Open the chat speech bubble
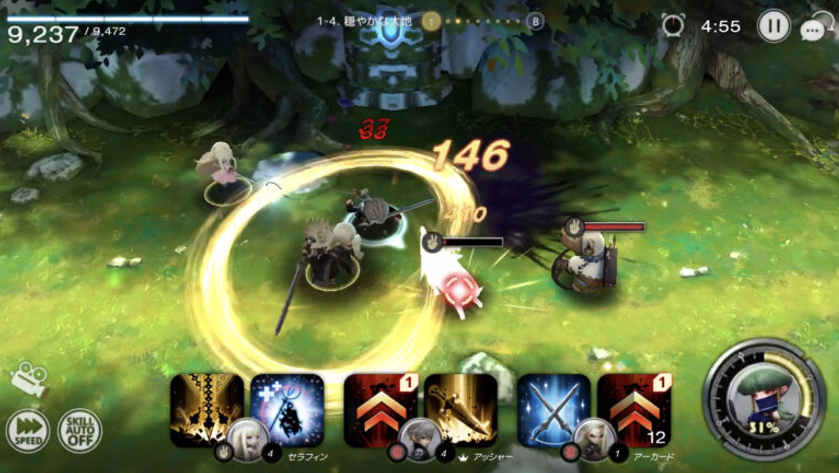The height and width of the screenshot is (473, 839). 814,28
